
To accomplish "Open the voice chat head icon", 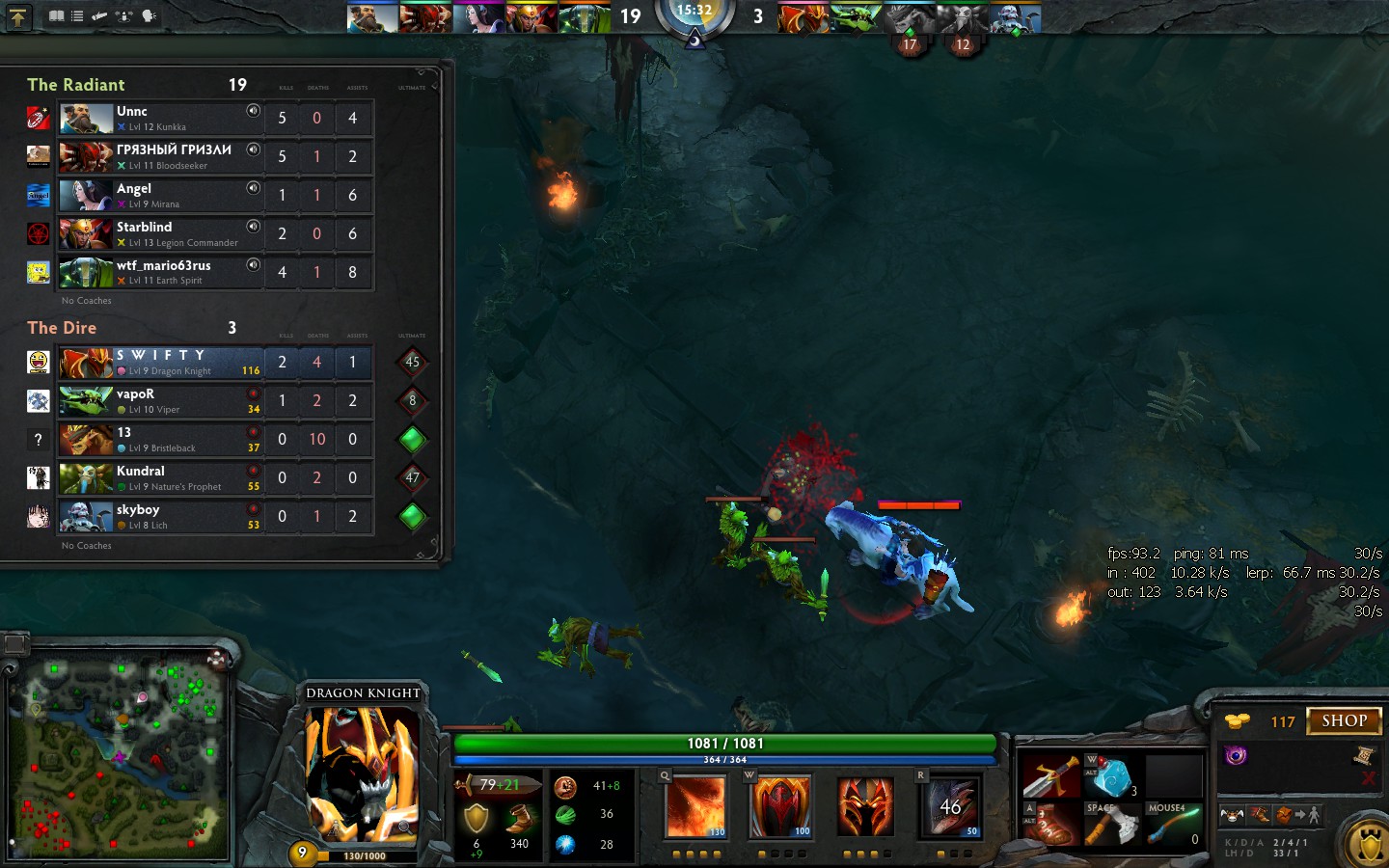I will (x=149, y=15).
